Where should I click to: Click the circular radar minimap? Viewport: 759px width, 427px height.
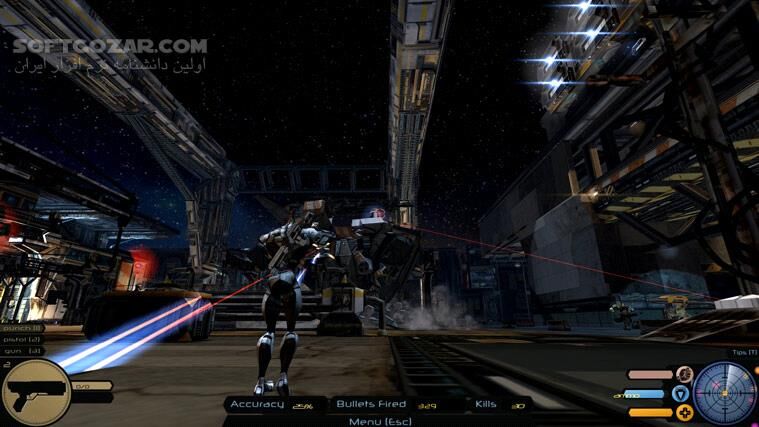726,393
